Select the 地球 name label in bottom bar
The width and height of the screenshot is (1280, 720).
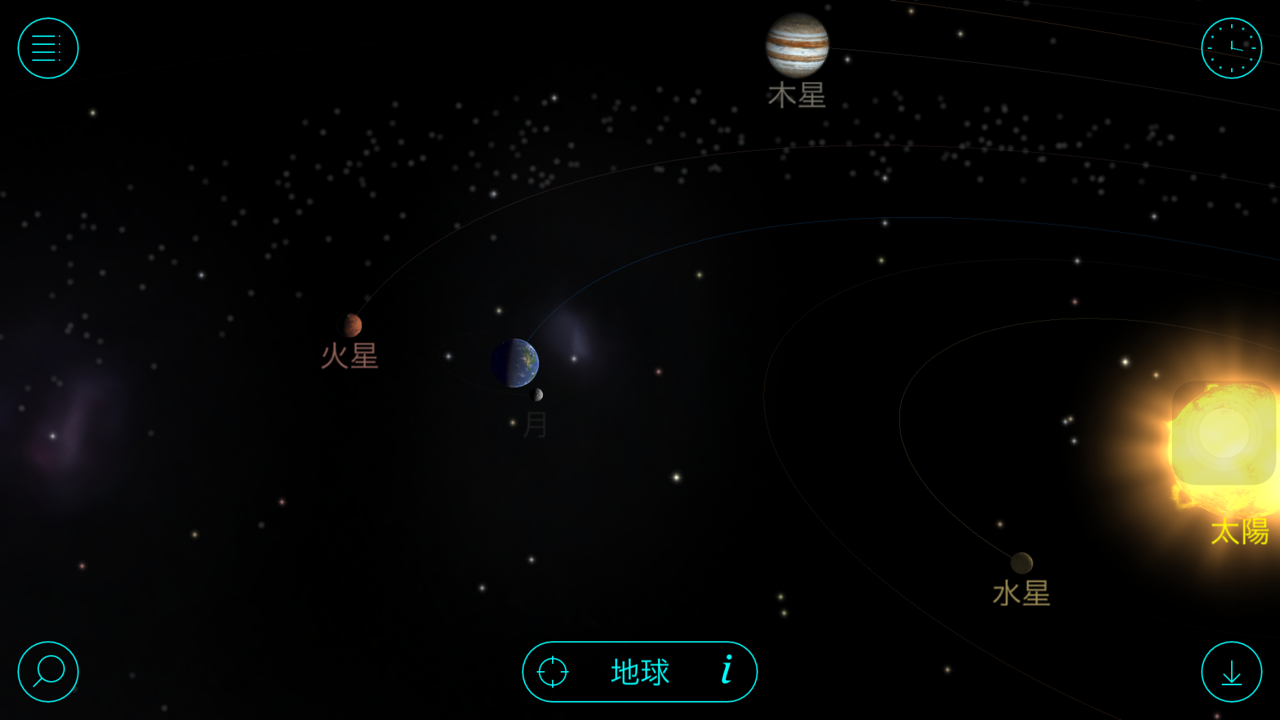[x=640, y=672]
